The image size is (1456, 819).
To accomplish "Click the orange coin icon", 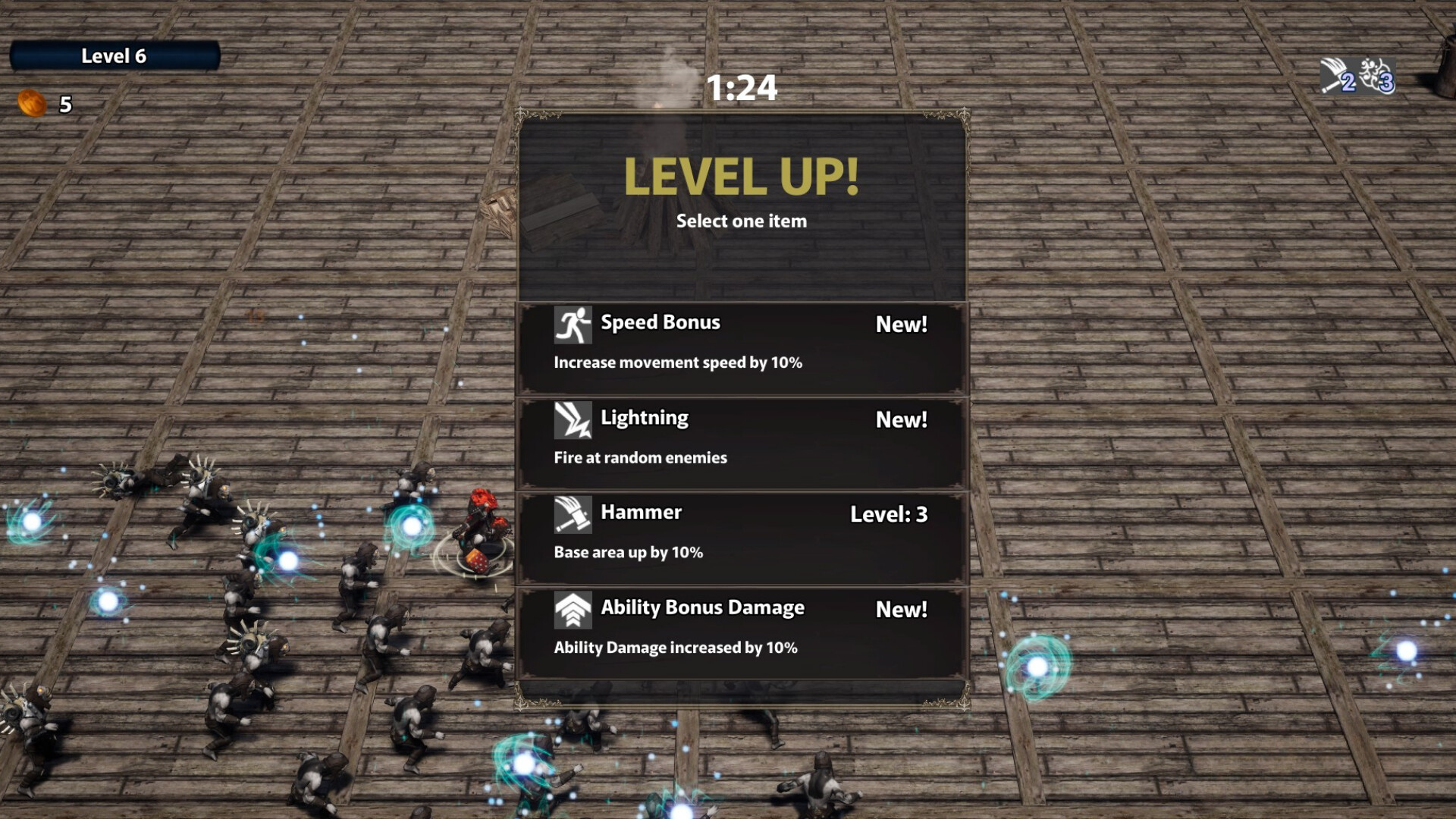I will [x=30, y=102].
